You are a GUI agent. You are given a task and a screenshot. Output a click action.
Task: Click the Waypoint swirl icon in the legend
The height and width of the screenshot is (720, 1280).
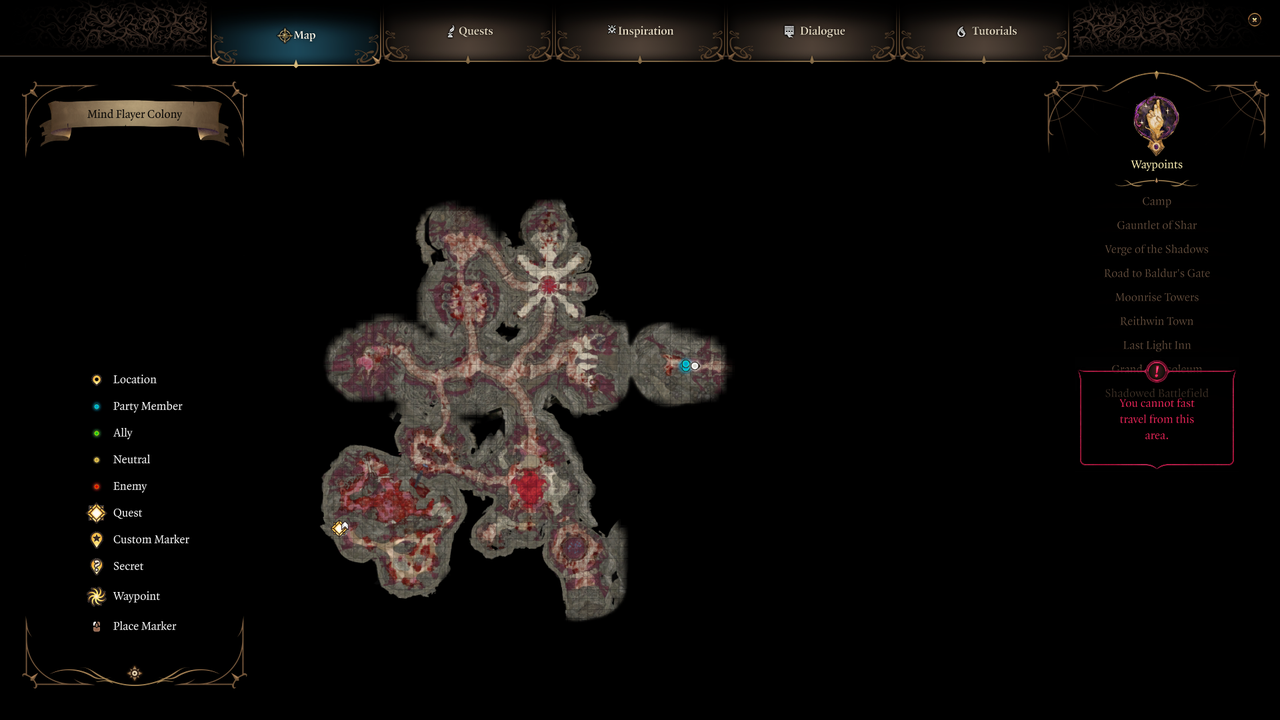(x=96, y=596)
